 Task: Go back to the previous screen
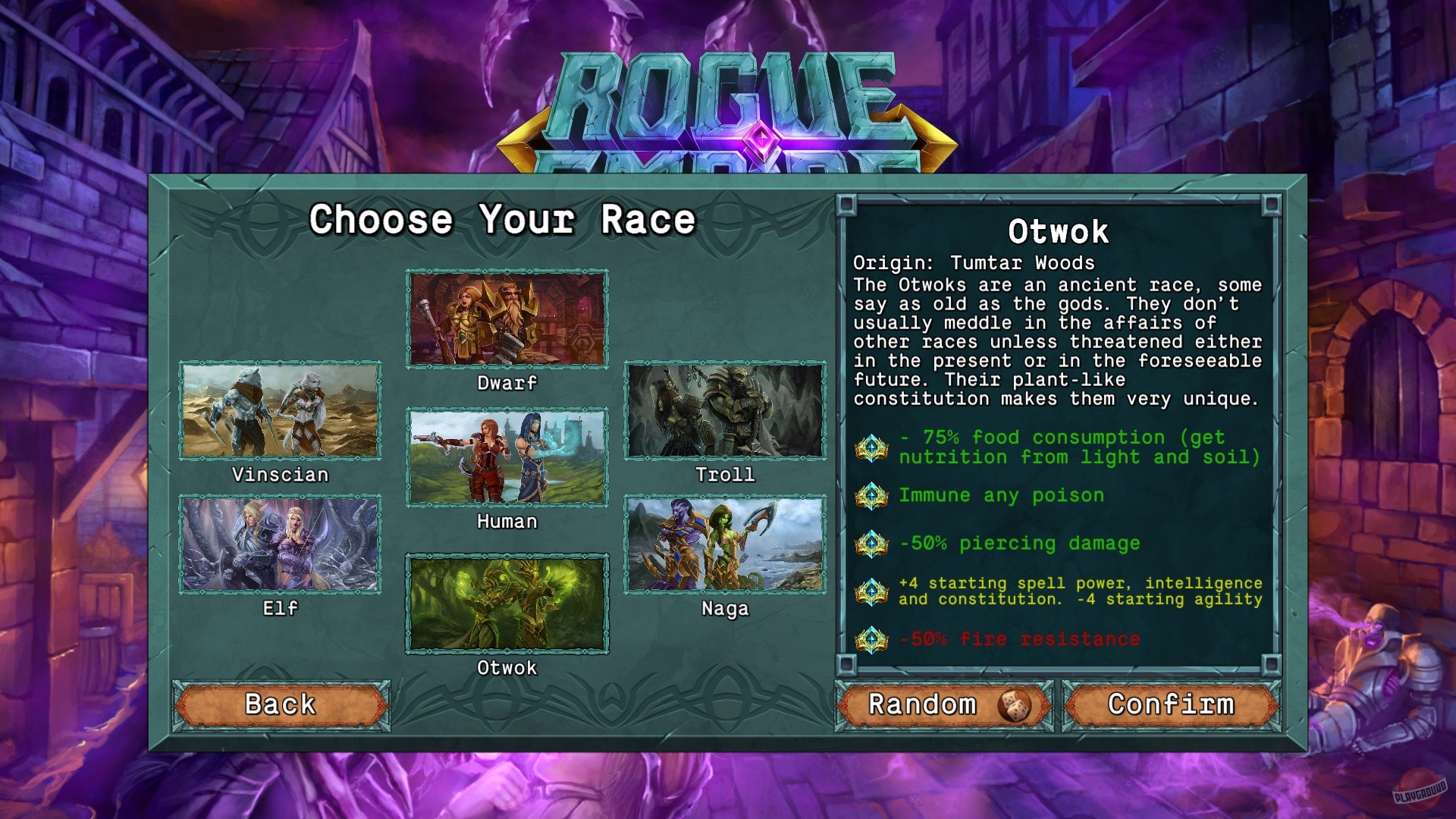point(281,704)
